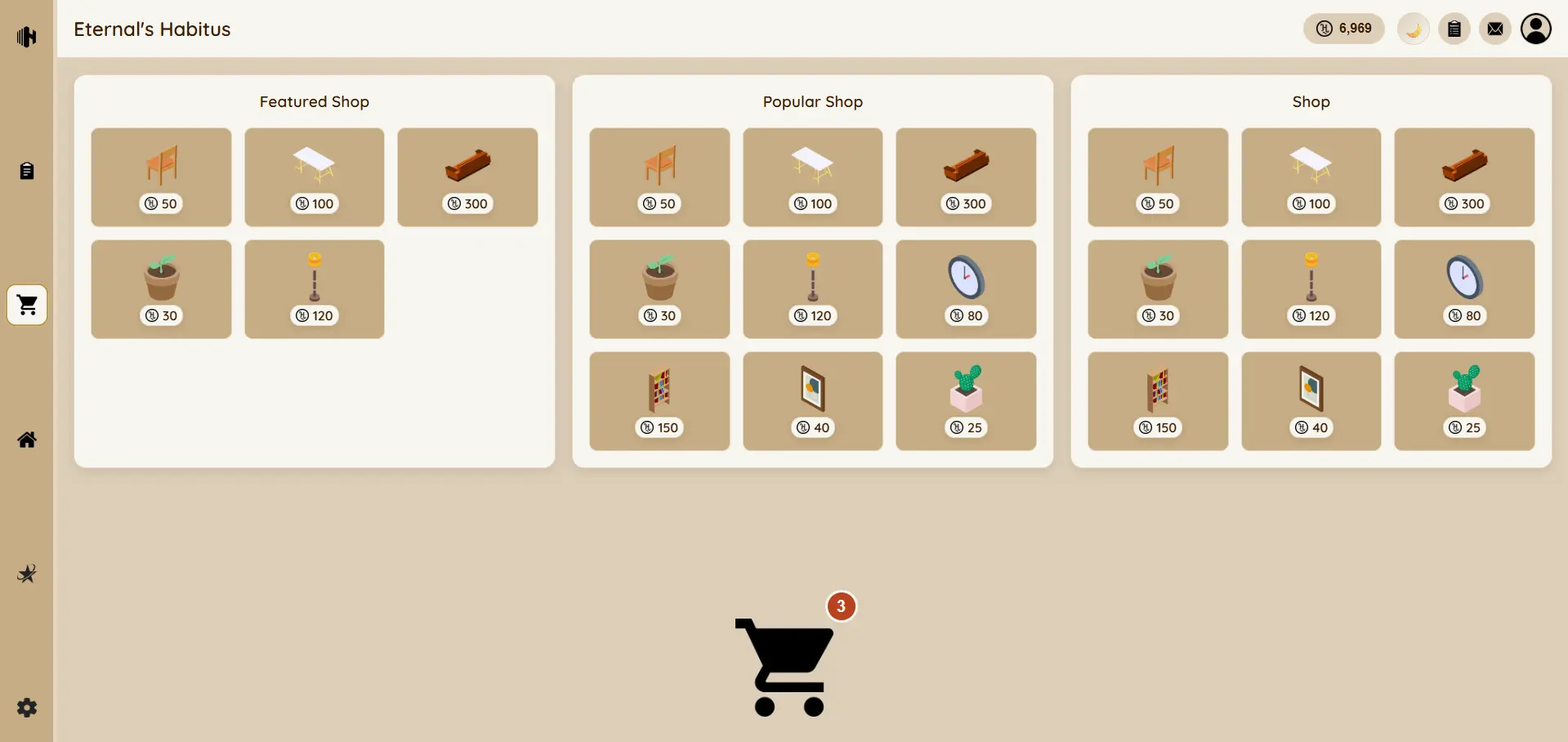
Task: Open the mail envelope in the top bar
Action: click(1495, 29)
